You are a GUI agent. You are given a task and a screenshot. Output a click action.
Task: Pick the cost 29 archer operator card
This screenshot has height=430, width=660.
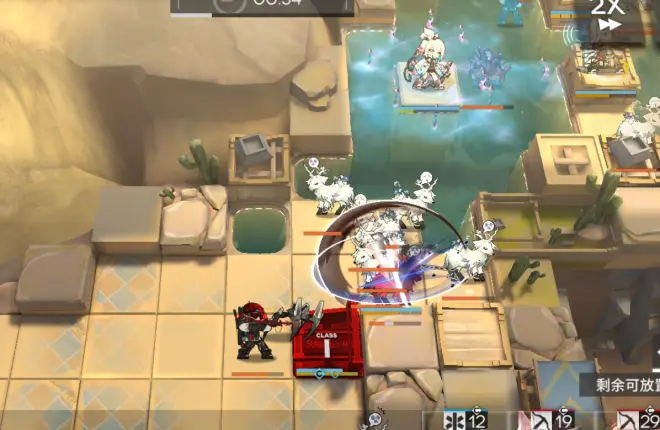coord(636,420)
